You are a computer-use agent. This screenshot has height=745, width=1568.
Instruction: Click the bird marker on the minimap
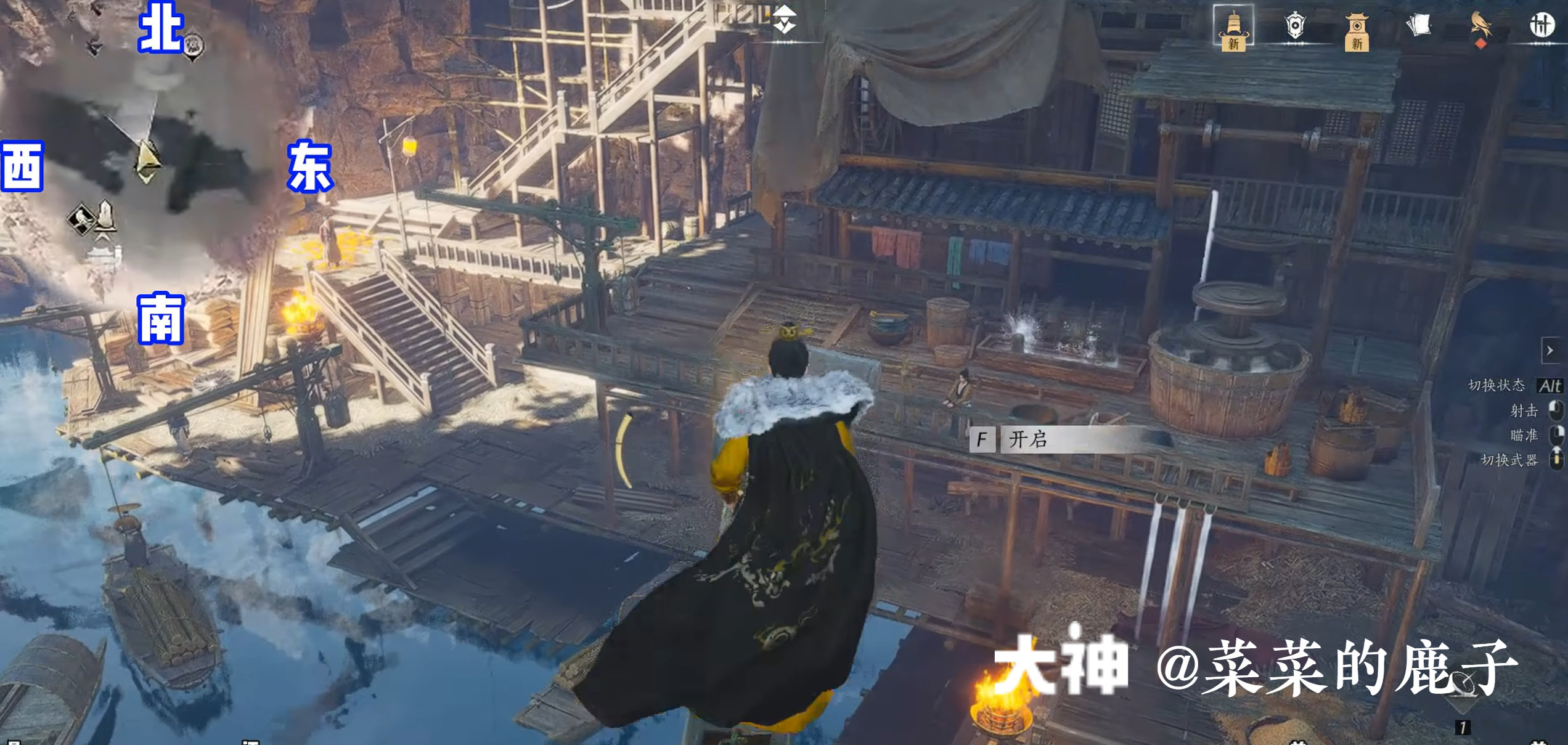[x=81, y=219]
